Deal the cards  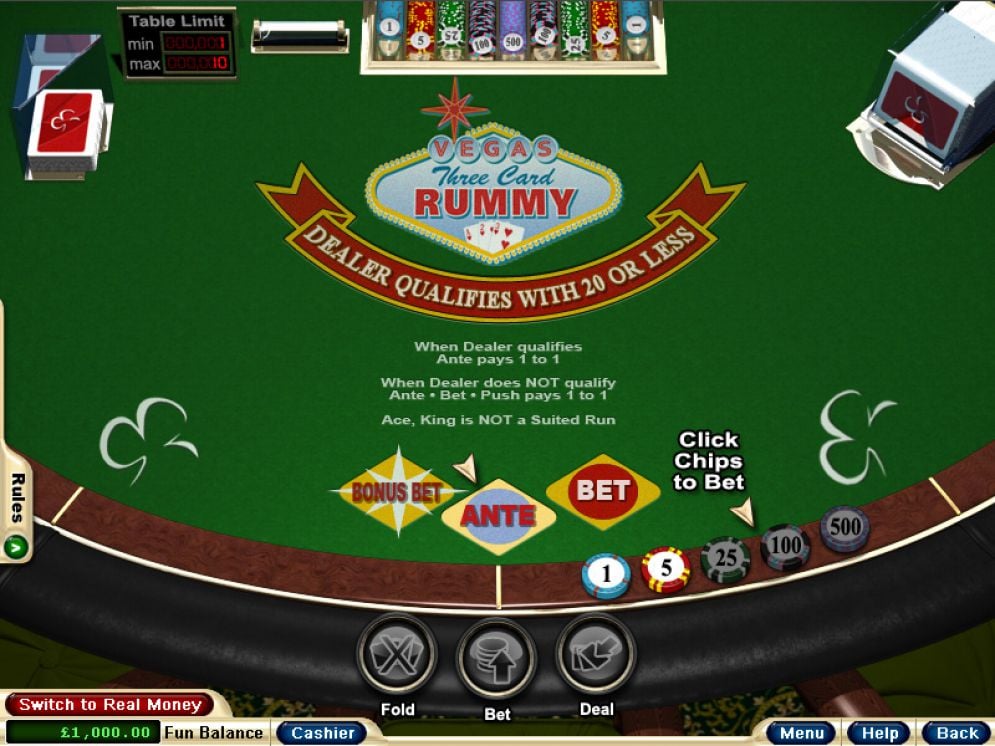pyautogui.click(x=596, y=654)
